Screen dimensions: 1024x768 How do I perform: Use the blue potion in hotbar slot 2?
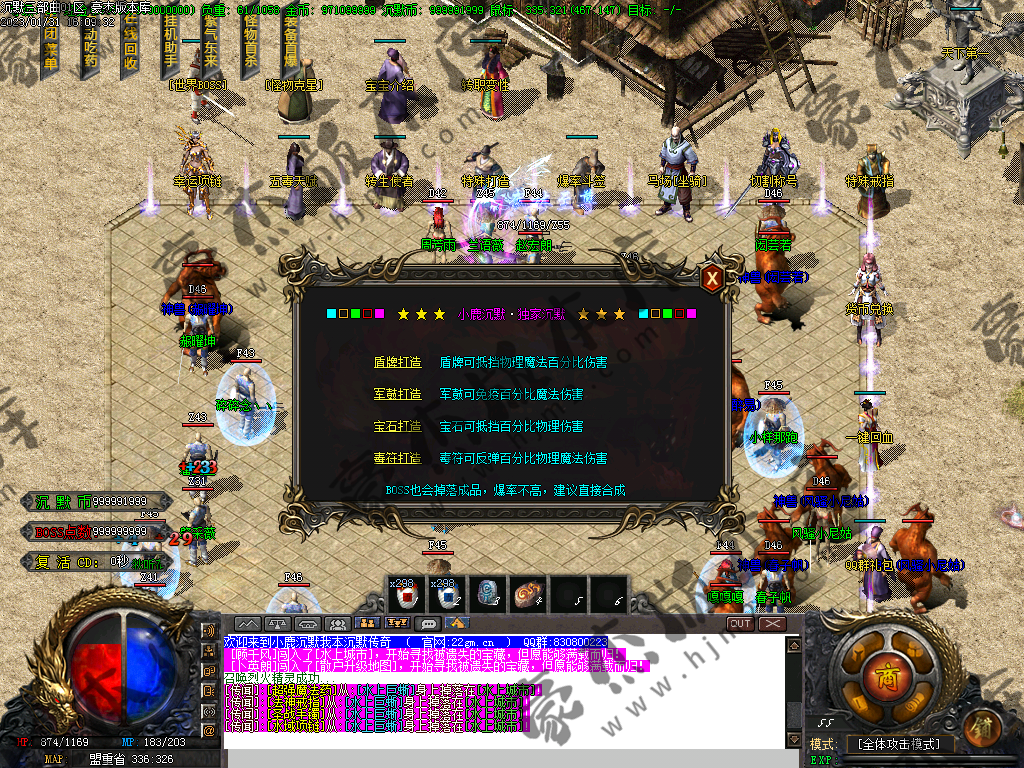pos(447,594)
